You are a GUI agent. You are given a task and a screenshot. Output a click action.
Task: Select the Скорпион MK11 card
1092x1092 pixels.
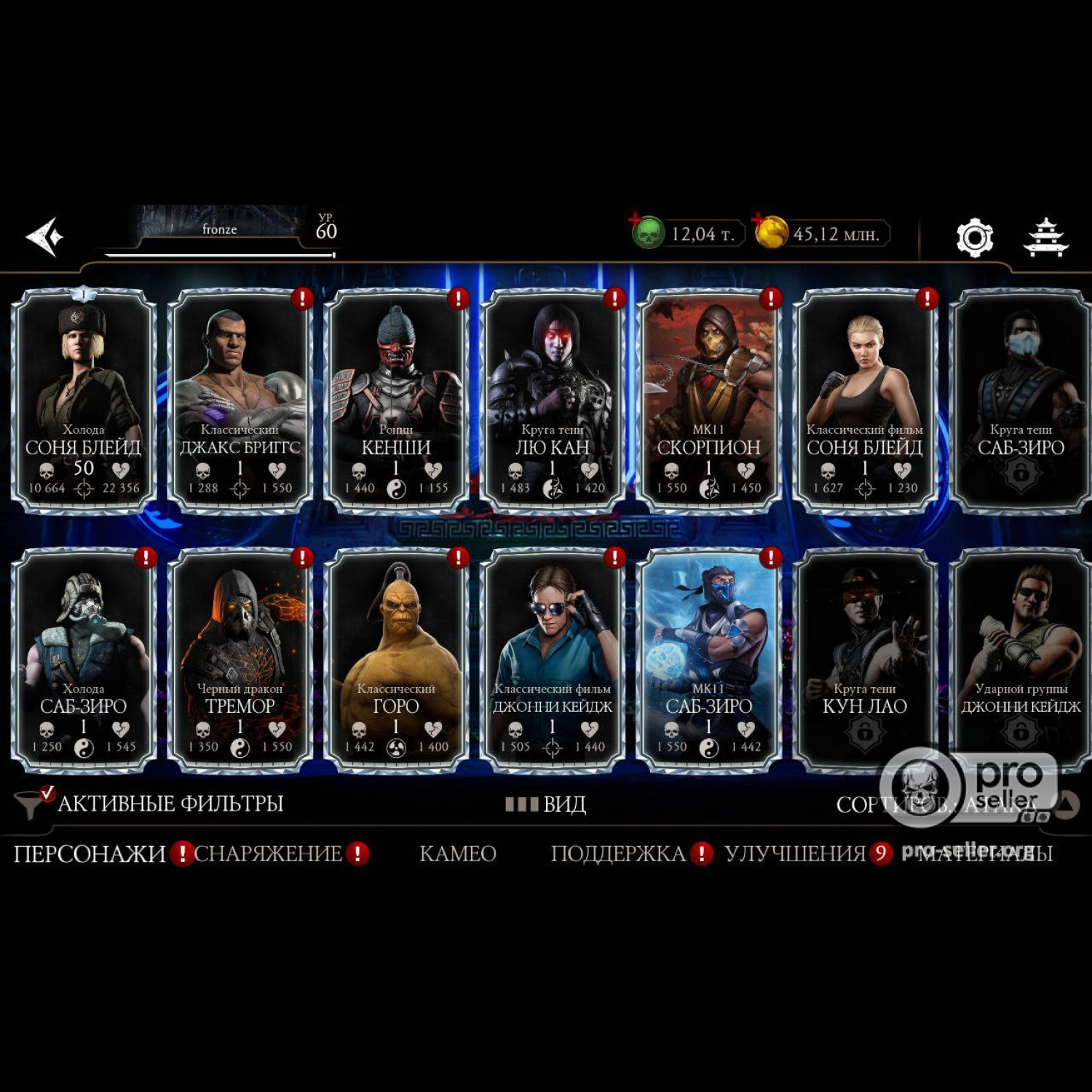tap(708, 400)
